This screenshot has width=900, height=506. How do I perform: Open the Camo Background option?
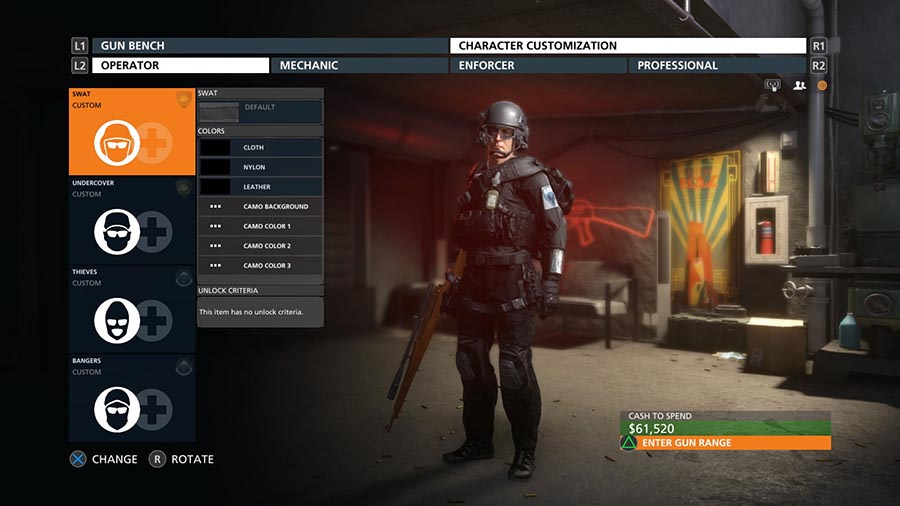(260, 207)
